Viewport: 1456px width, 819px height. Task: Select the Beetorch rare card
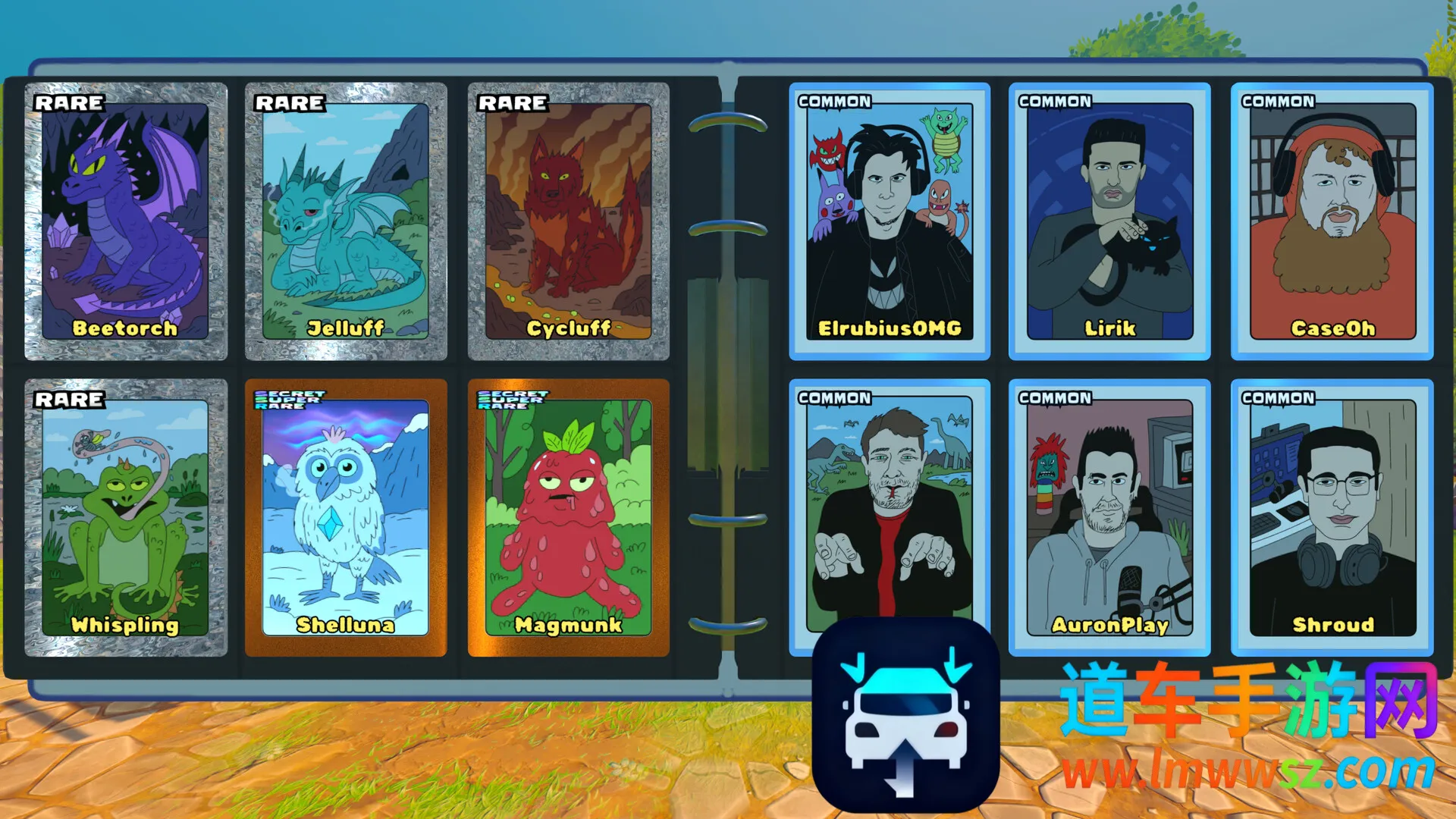[x=126, y=221]
